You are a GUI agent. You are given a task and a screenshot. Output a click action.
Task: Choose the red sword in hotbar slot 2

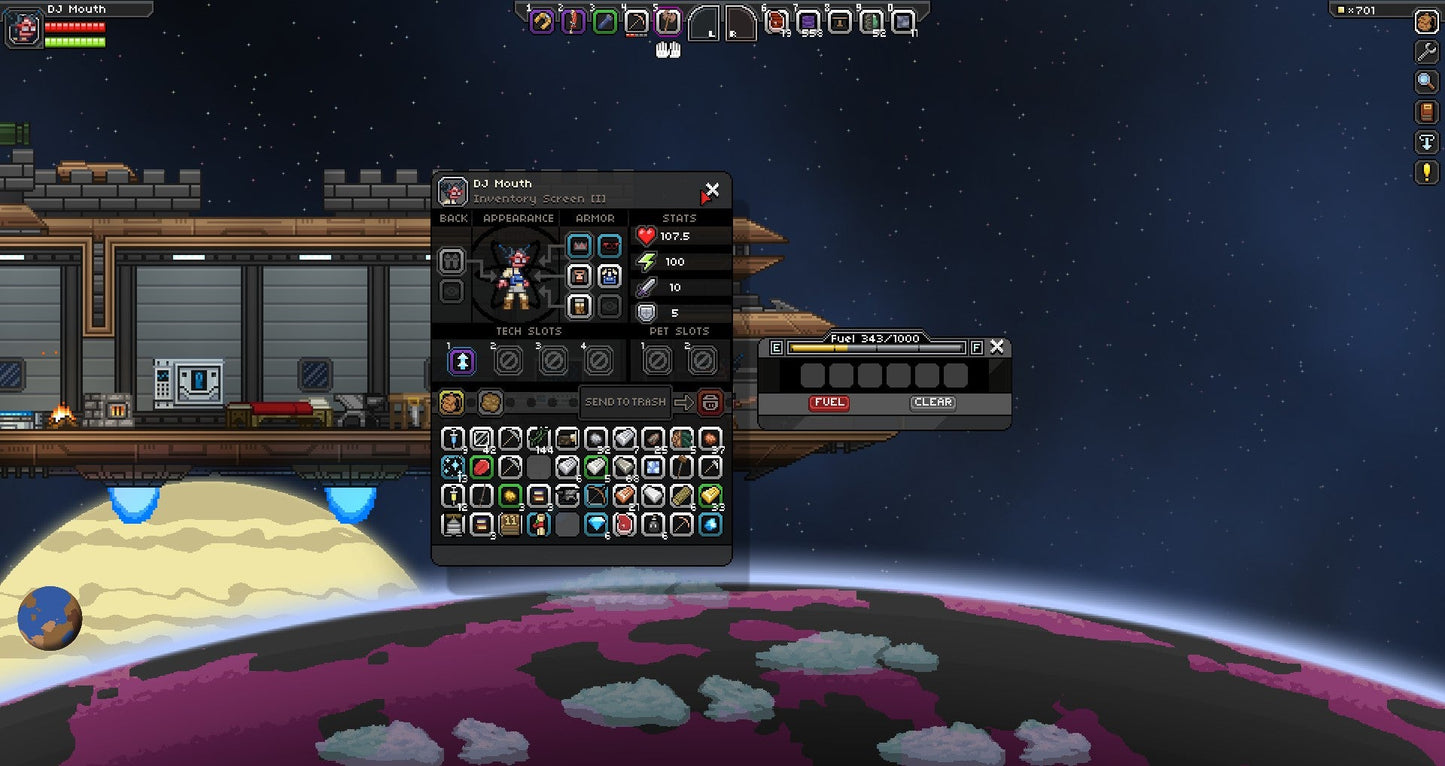[x=573, y=22]
